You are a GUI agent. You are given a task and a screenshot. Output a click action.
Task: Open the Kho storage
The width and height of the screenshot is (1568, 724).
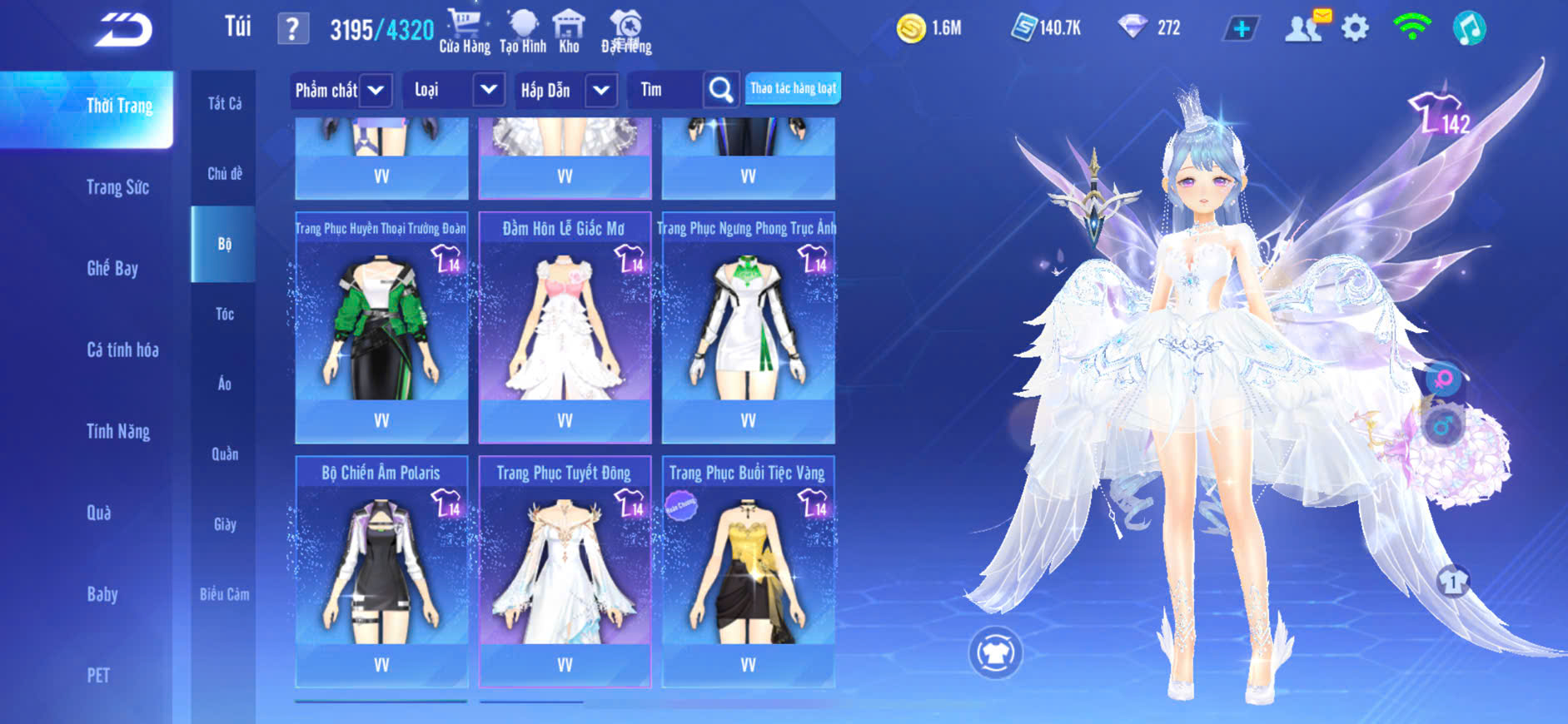(569, 31)
